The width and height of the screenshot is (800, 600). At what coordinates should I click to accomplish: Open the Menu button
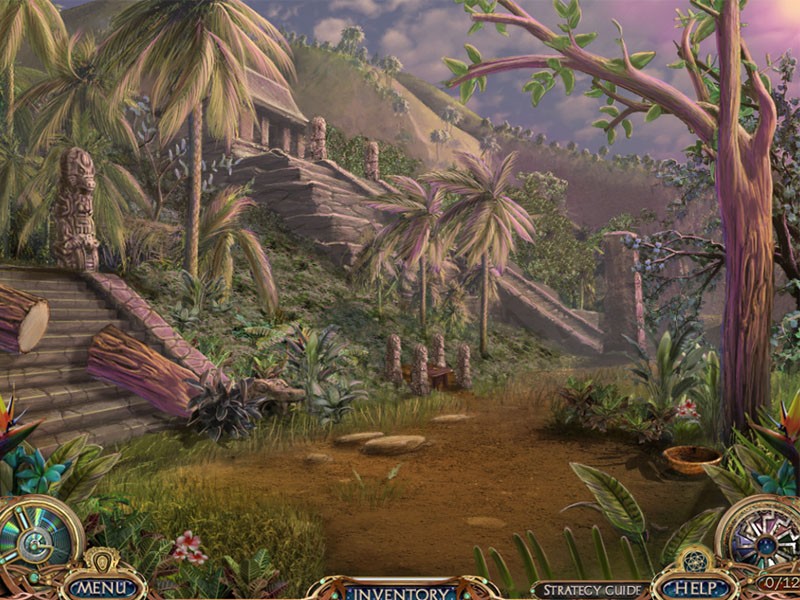[x=102, y=586]
